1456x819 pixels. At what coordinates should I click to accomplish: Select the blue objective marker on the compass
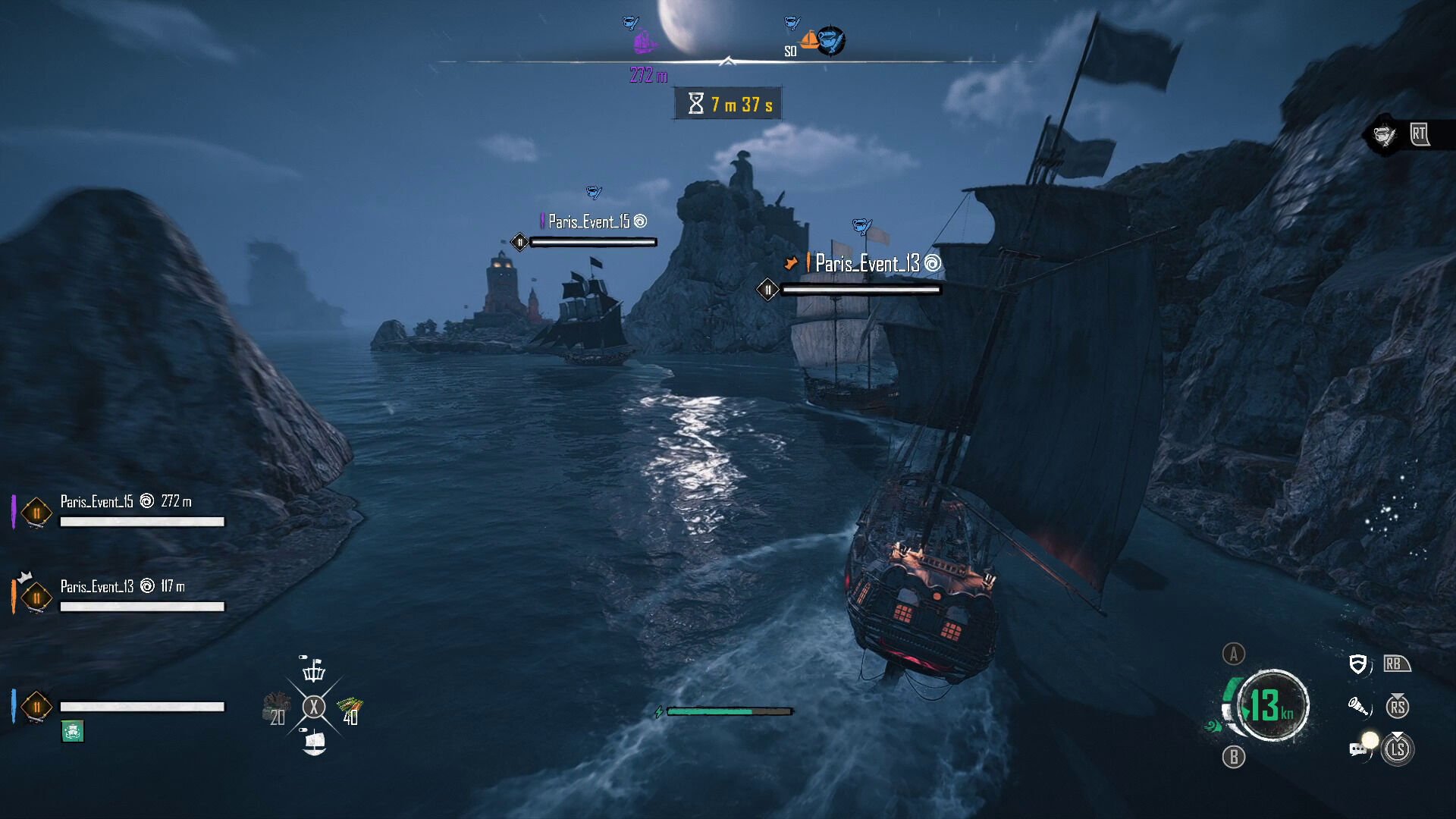(832, 39)
